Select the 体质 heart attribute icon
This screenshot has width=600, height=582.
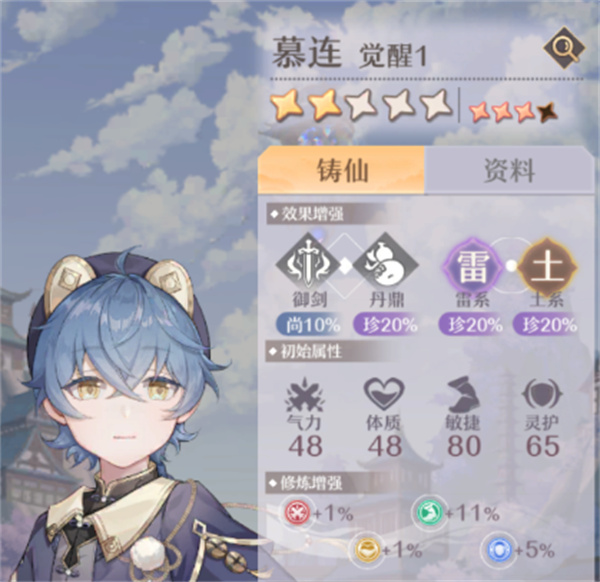(382, 393)
